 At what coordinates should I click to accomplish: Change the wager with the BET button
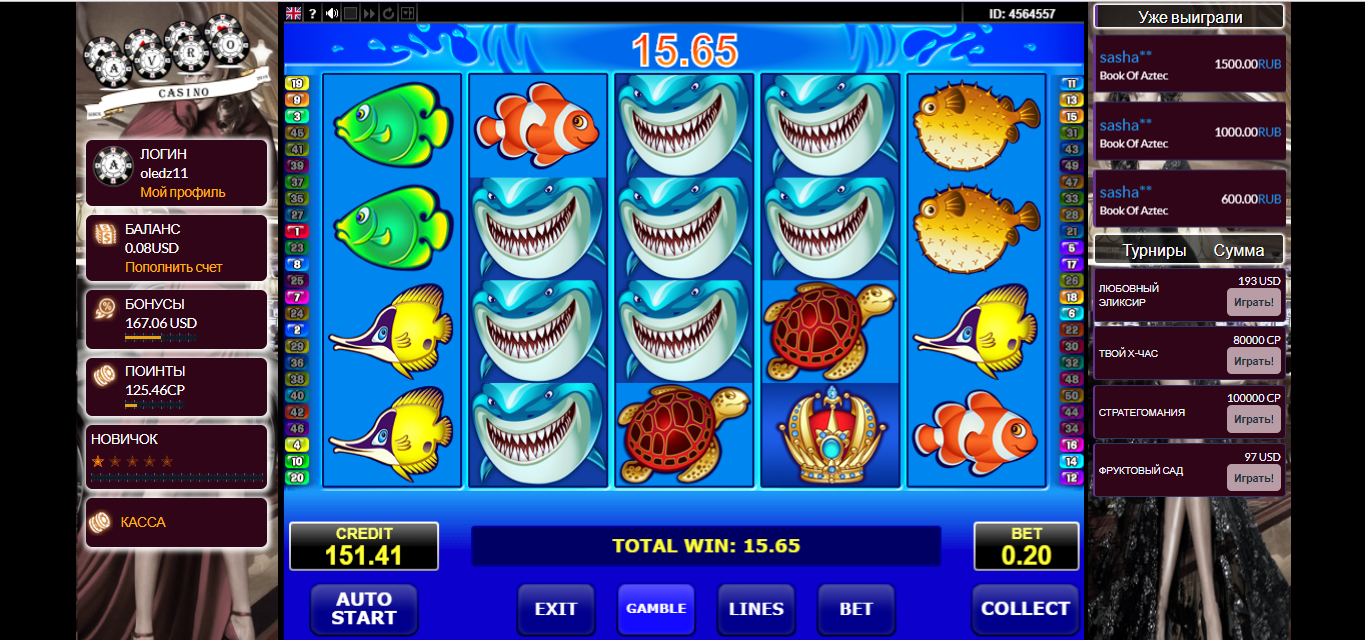pos(856,608)
